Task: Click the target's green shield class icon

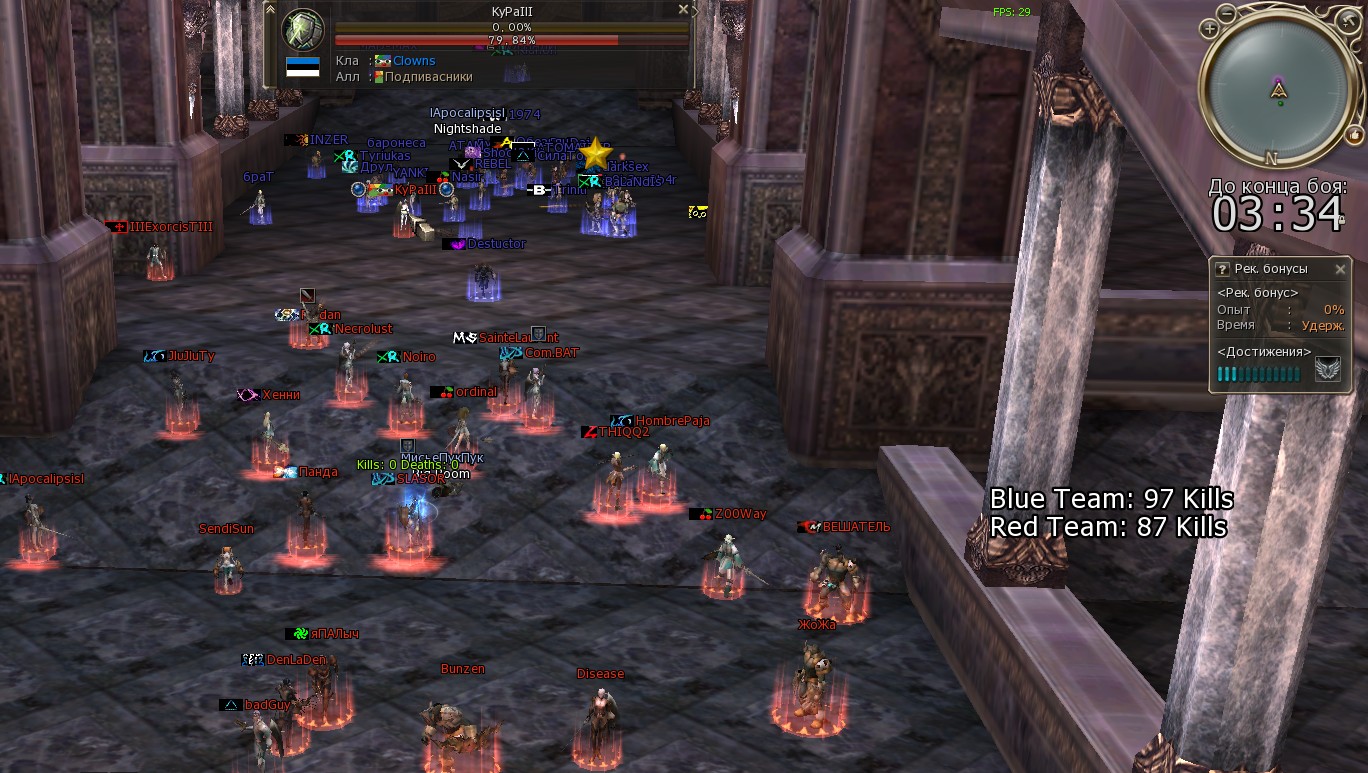Action: (x=303, y=31)
